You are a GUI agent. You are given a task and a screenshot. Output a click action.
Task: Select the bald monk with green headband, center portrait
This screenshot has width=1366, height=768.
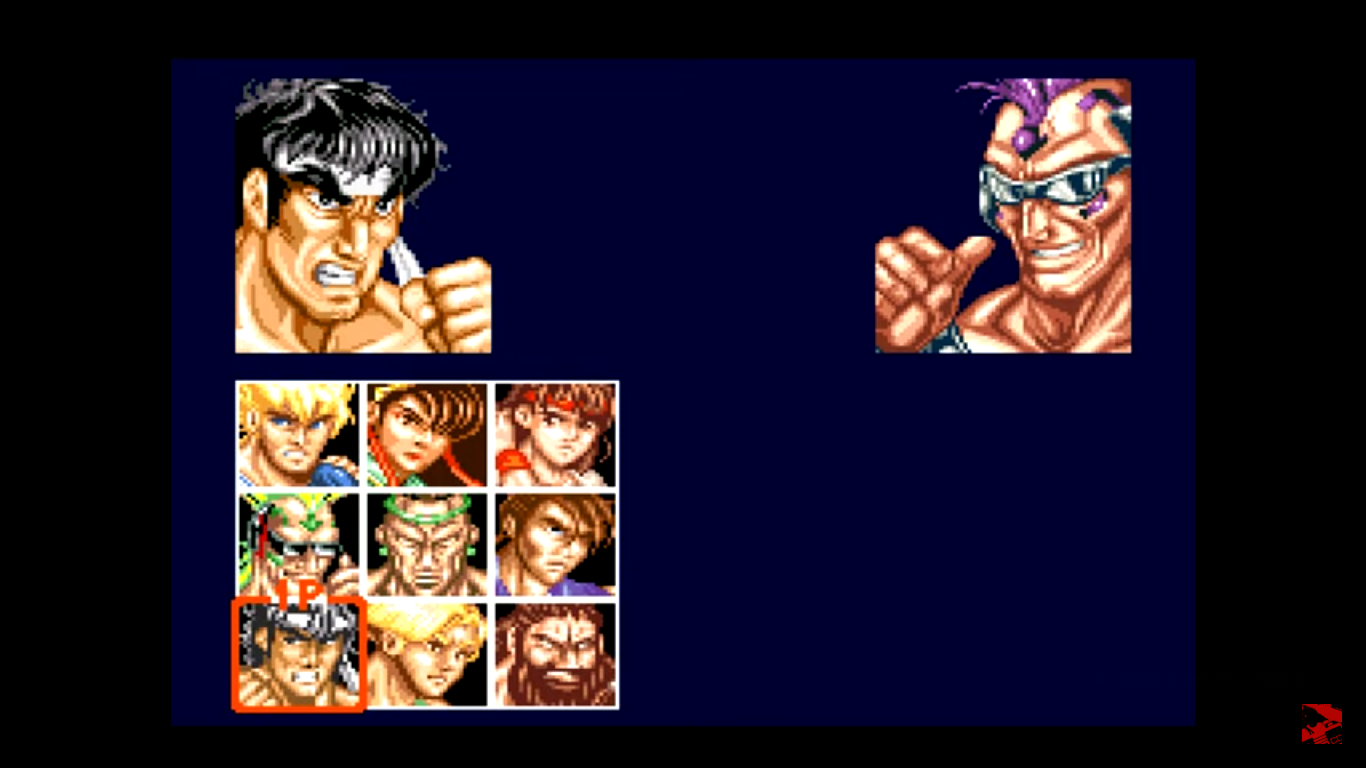coord(426,543)
